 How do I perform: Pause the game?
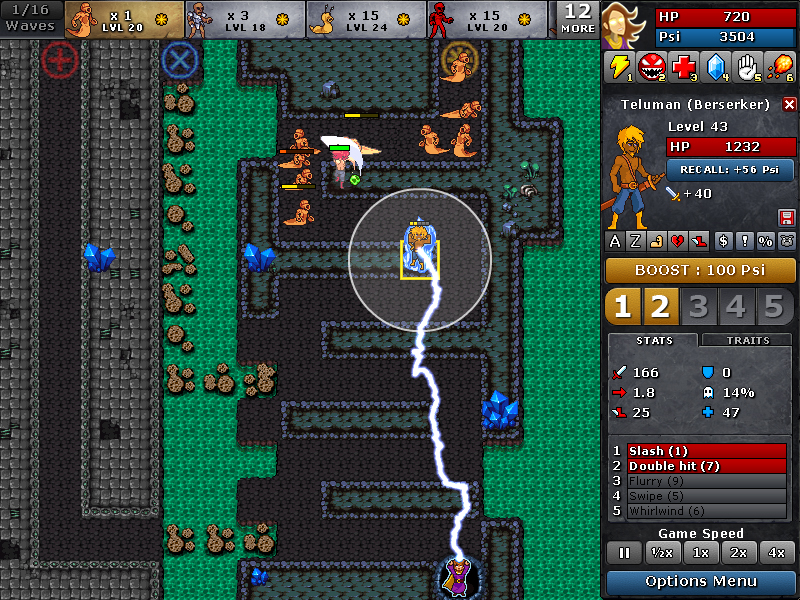point(624,552)
